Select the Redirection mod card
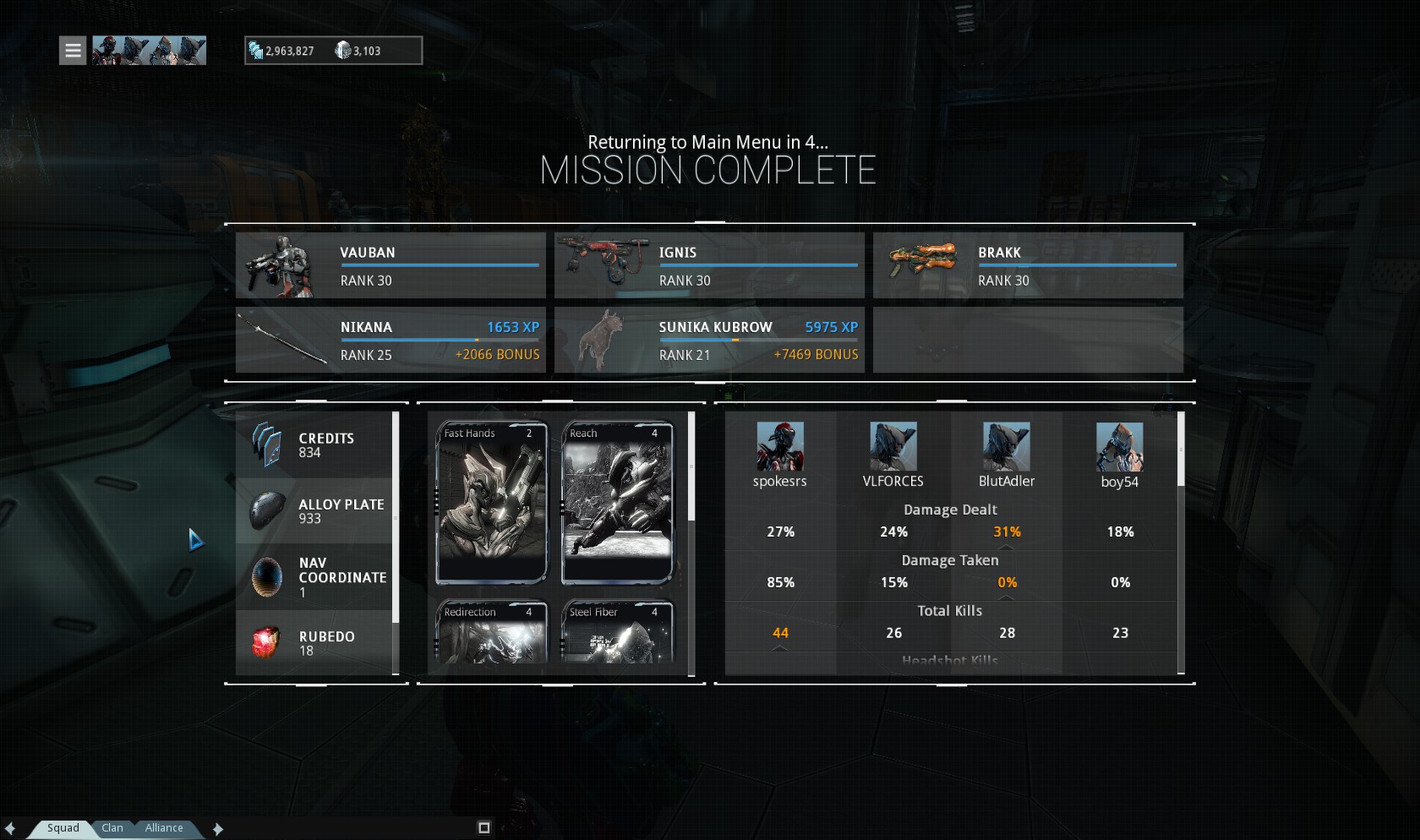Image resolution: width=1420 pixels, height=840 pixels. pos(491,632)
